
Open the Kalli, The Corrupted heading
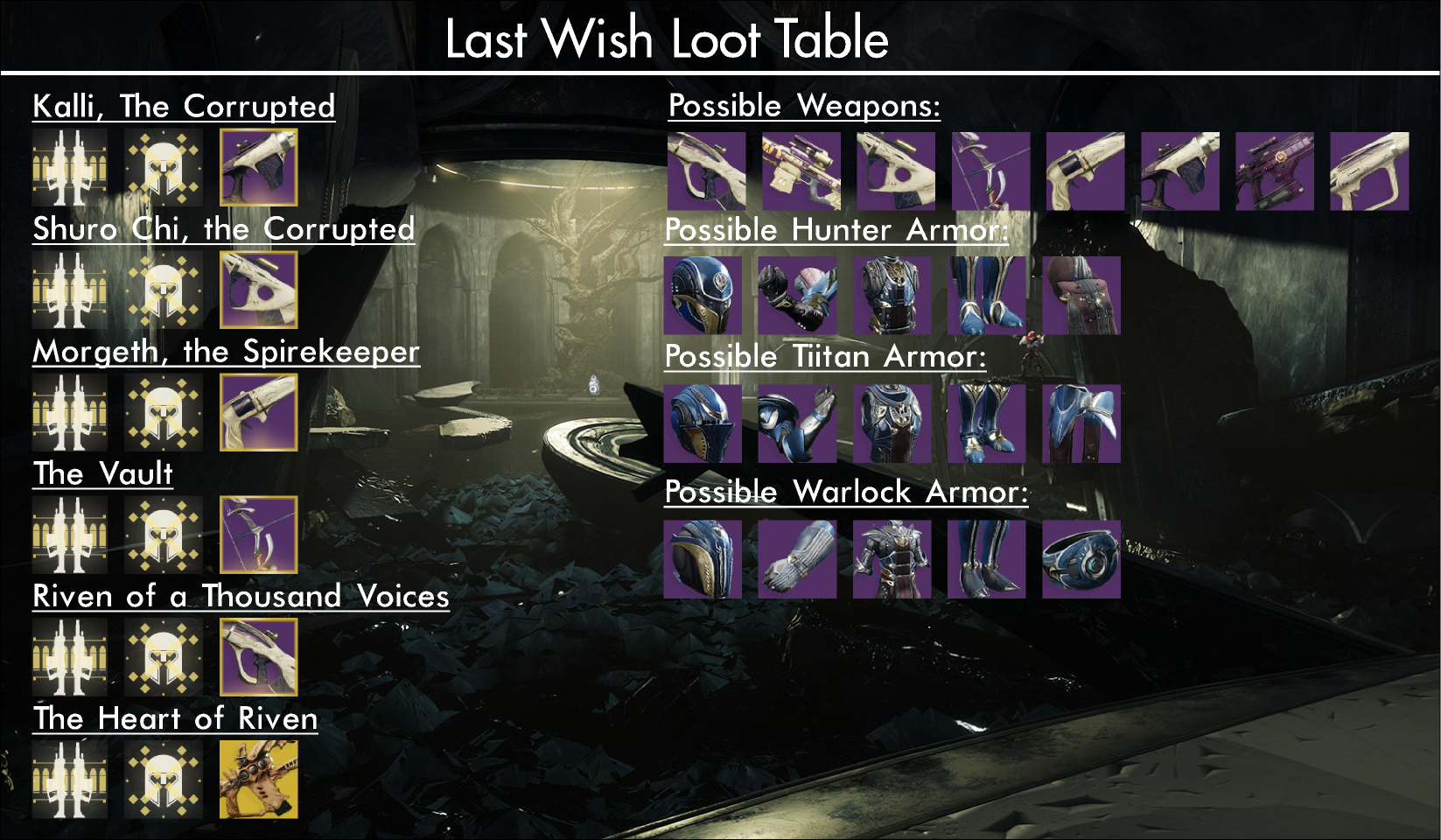184,106
